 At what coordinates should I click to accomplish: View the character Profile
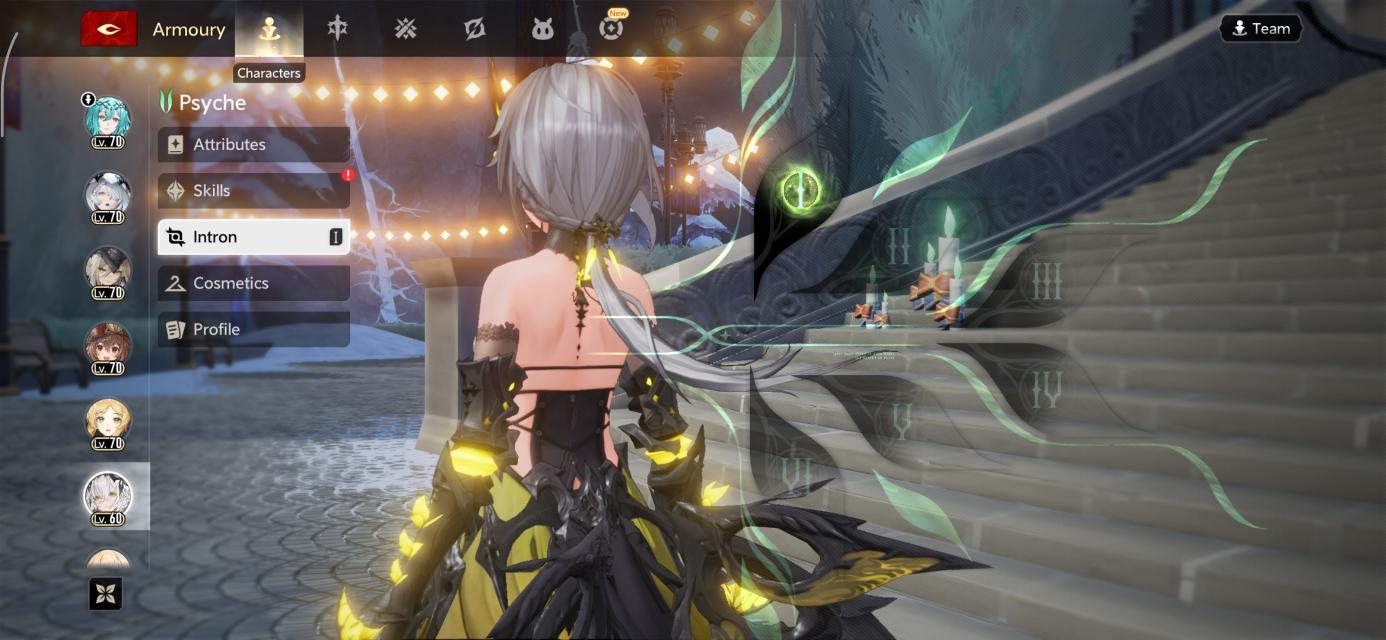tap(253, 329)
